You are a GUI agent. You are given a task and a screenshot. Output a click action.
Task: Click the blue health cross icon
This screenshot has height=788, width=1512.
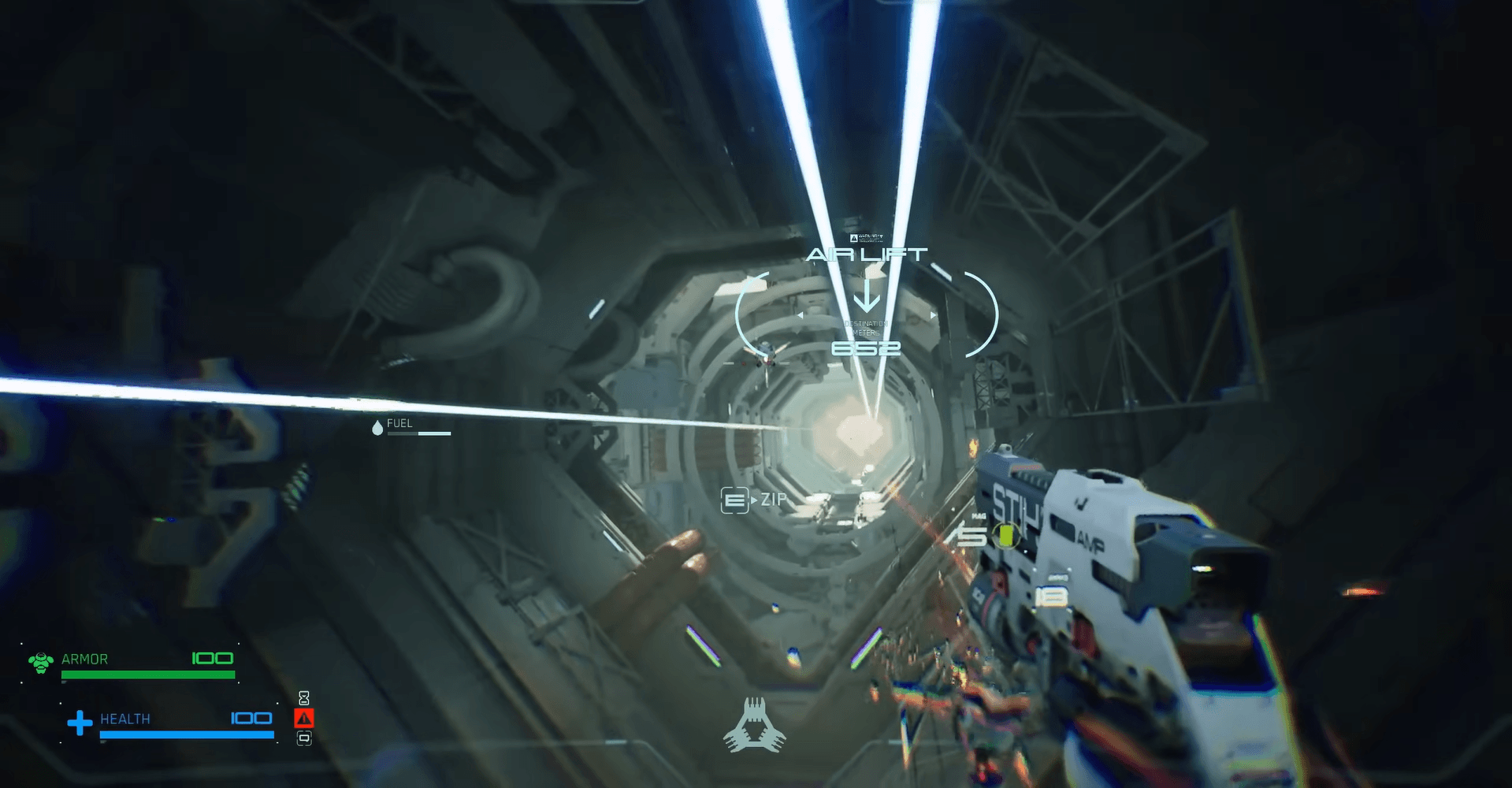point(80,723)
